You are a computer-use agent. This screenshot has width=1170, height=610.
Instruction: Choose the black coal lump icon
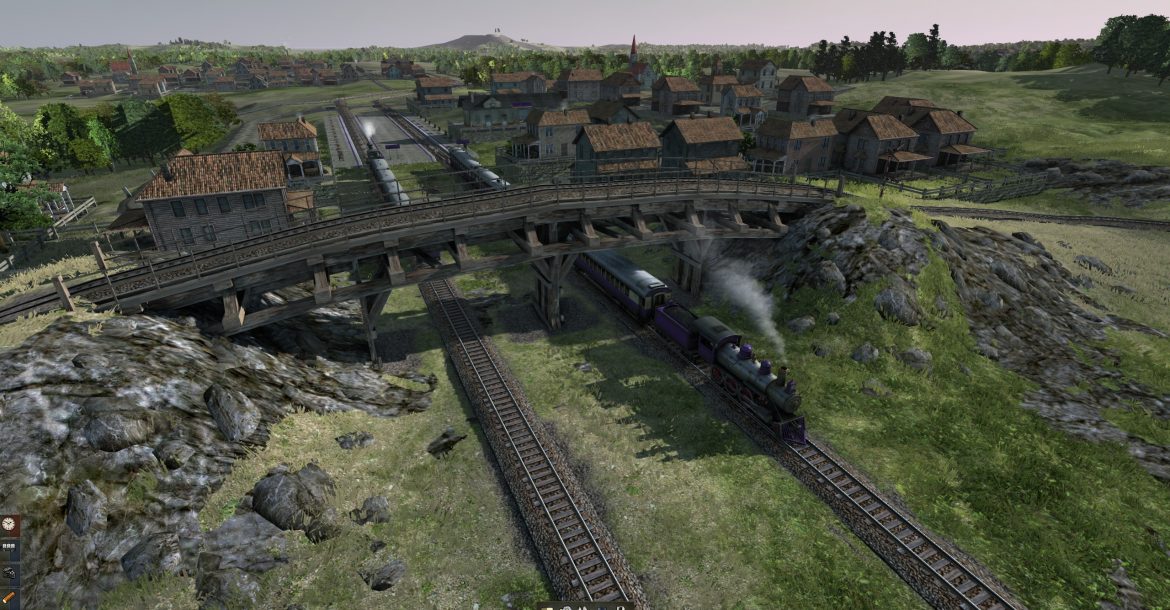8,572
